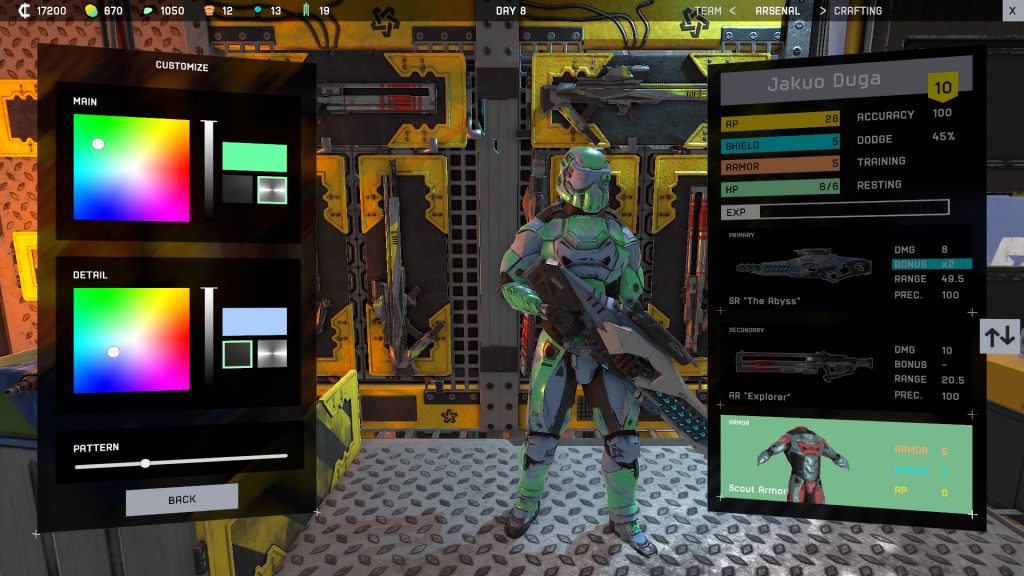Image resolution: width=1024 pixels, height=576 pixels.
Task: Select the Detail matte dark finish swatch
Action: (x=238, y=354)
